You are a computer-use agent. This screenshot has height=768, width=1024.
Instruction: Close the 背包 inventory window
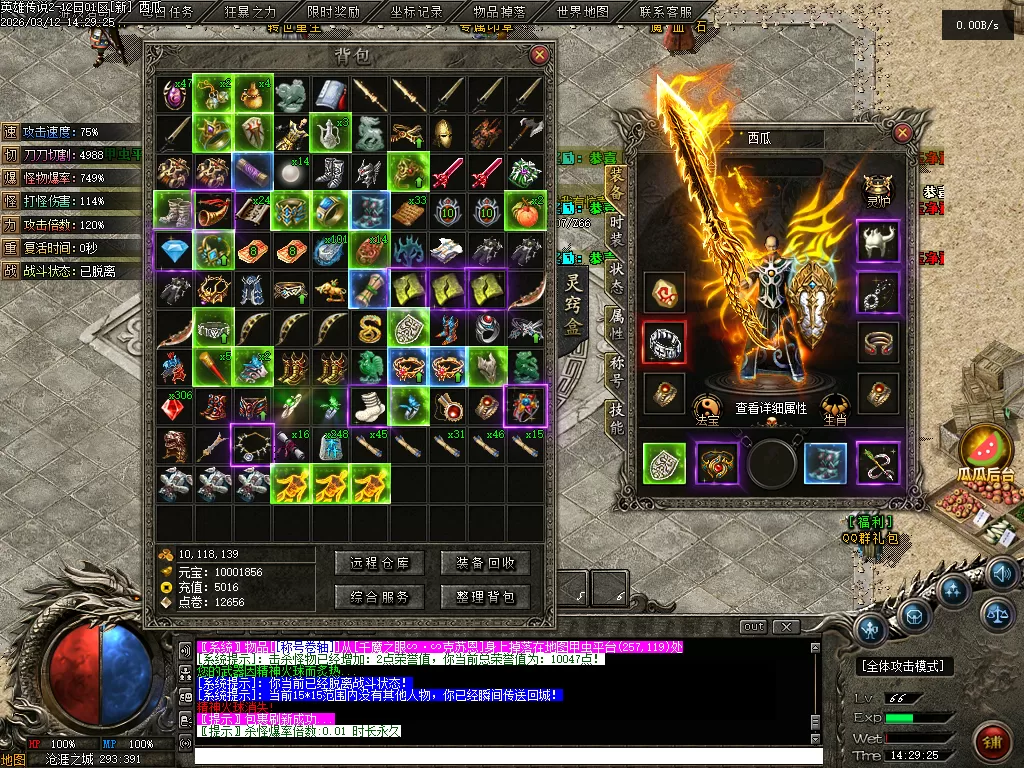[540, 55]
